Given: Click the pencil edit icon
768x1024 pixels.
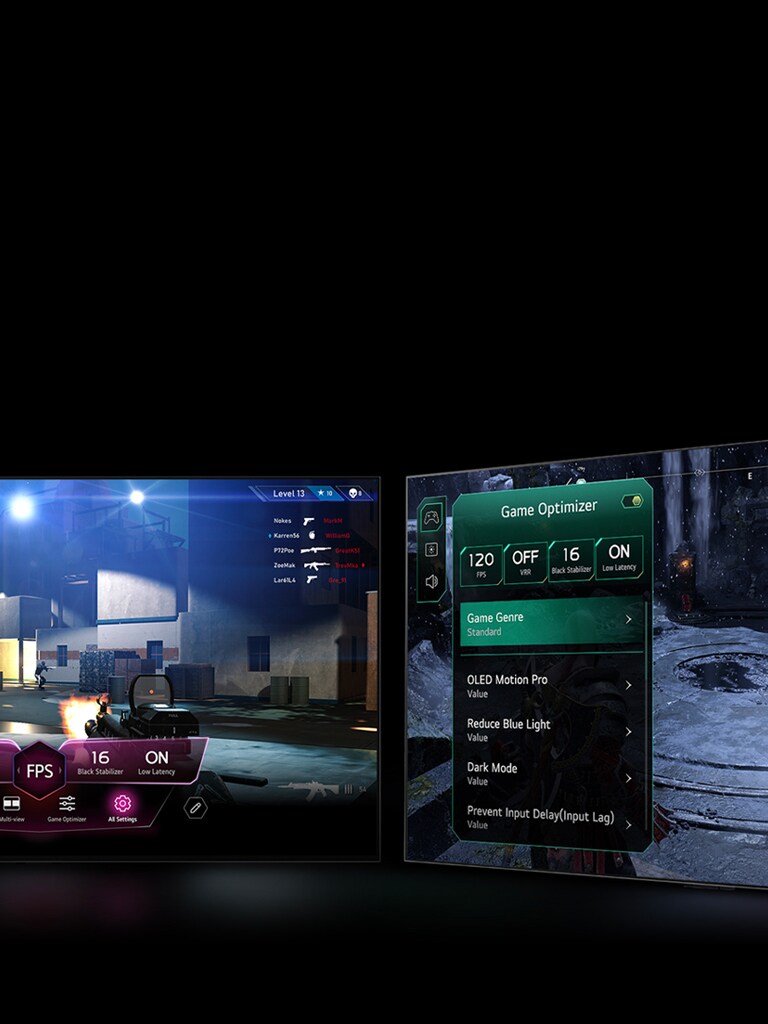Looking at the screenshot, I should point(196,806).
